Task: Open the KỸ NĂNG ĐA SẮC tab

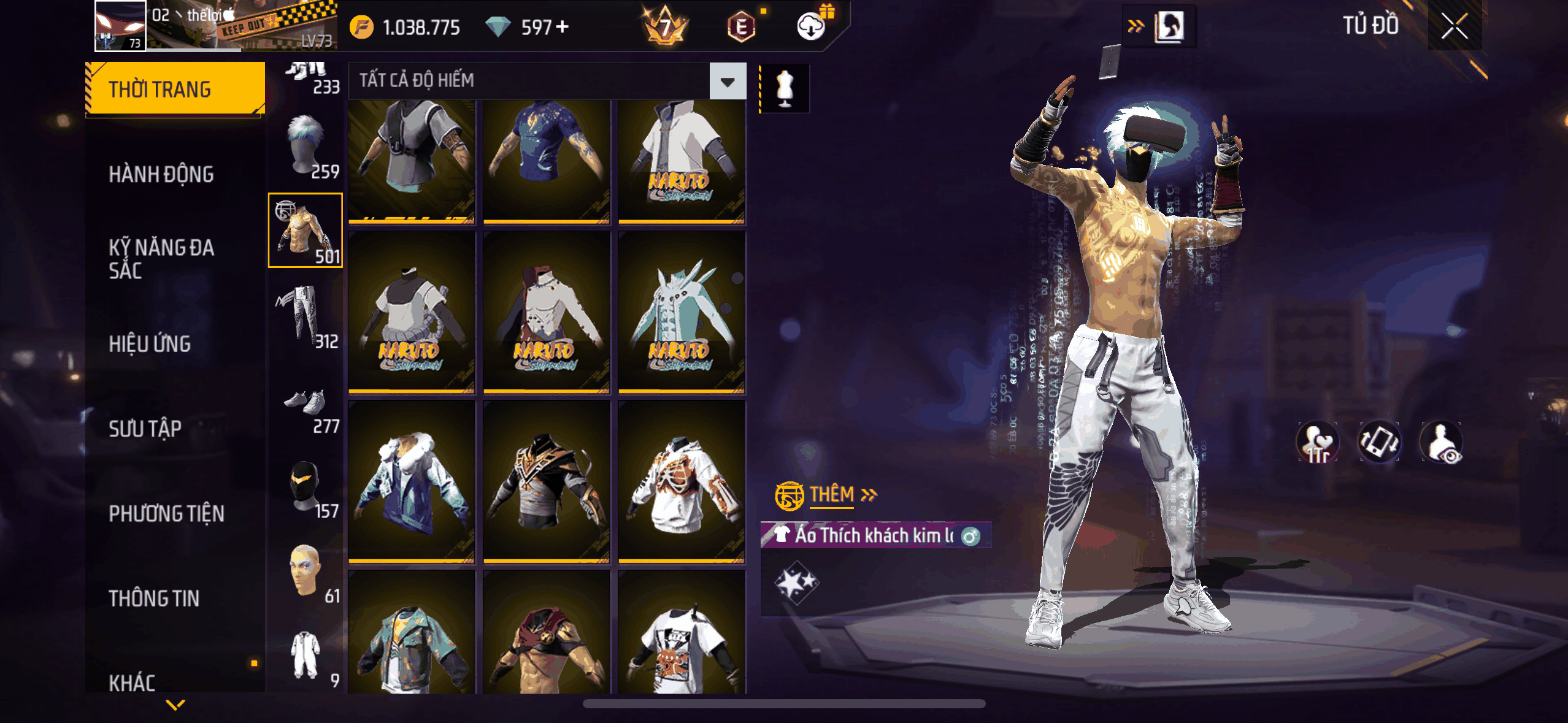Action: [x=161, y=259]
